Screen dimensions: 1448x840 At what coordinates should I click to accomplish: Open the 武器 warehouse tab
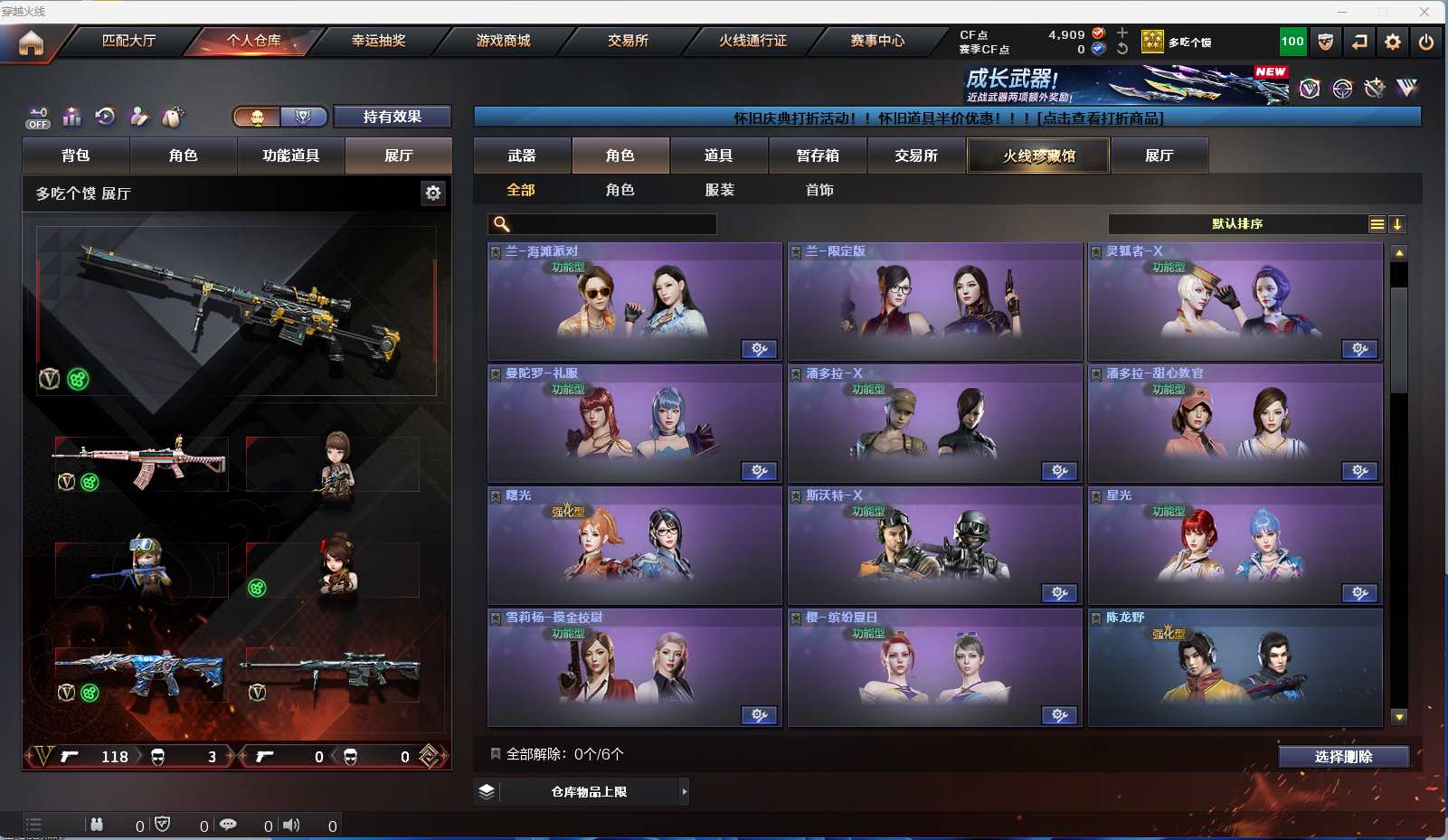click(522, 156)
